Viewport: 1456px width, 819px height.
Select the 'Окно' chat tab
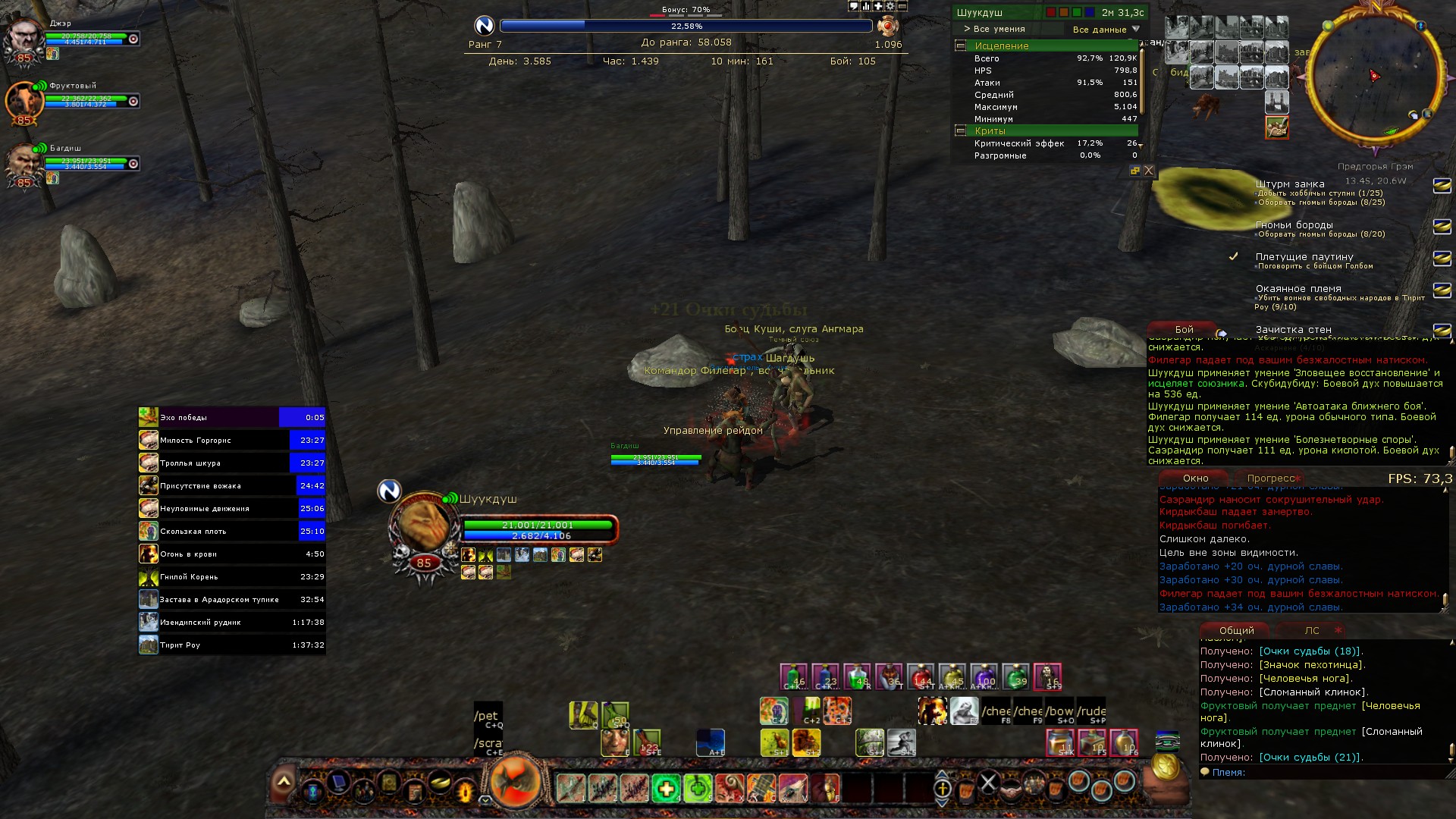pyautogui.click(x=1195, y=479)
